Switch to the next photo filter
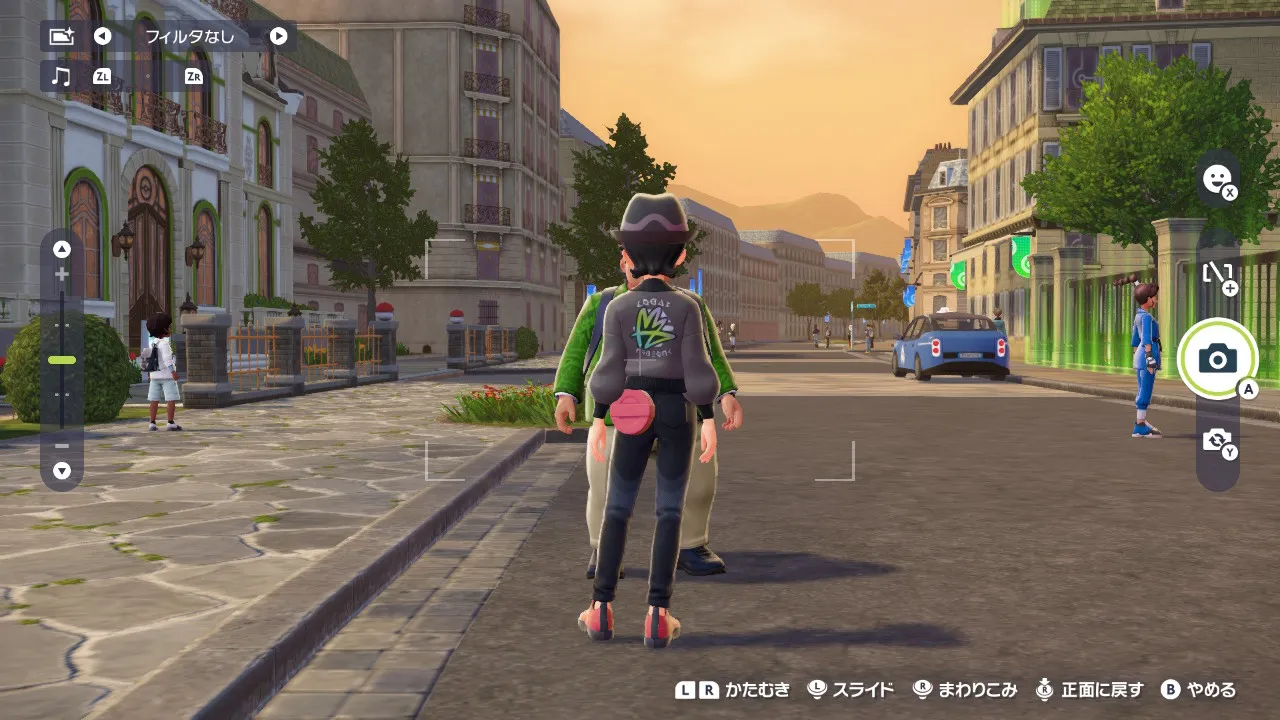This screenshot has height=720, width=1280. tap(279, 37)
